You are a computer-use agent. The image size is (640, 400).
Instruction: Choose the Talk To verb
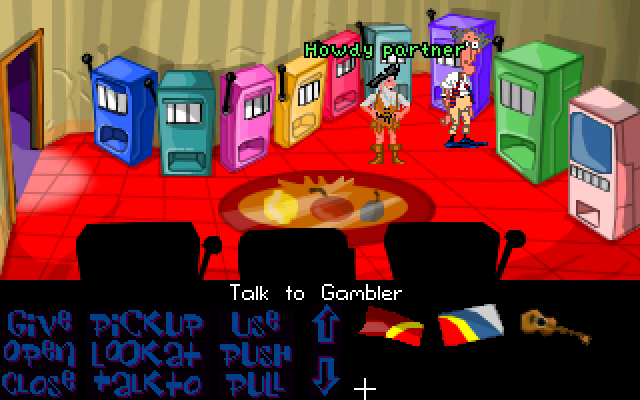pos(146,382)
